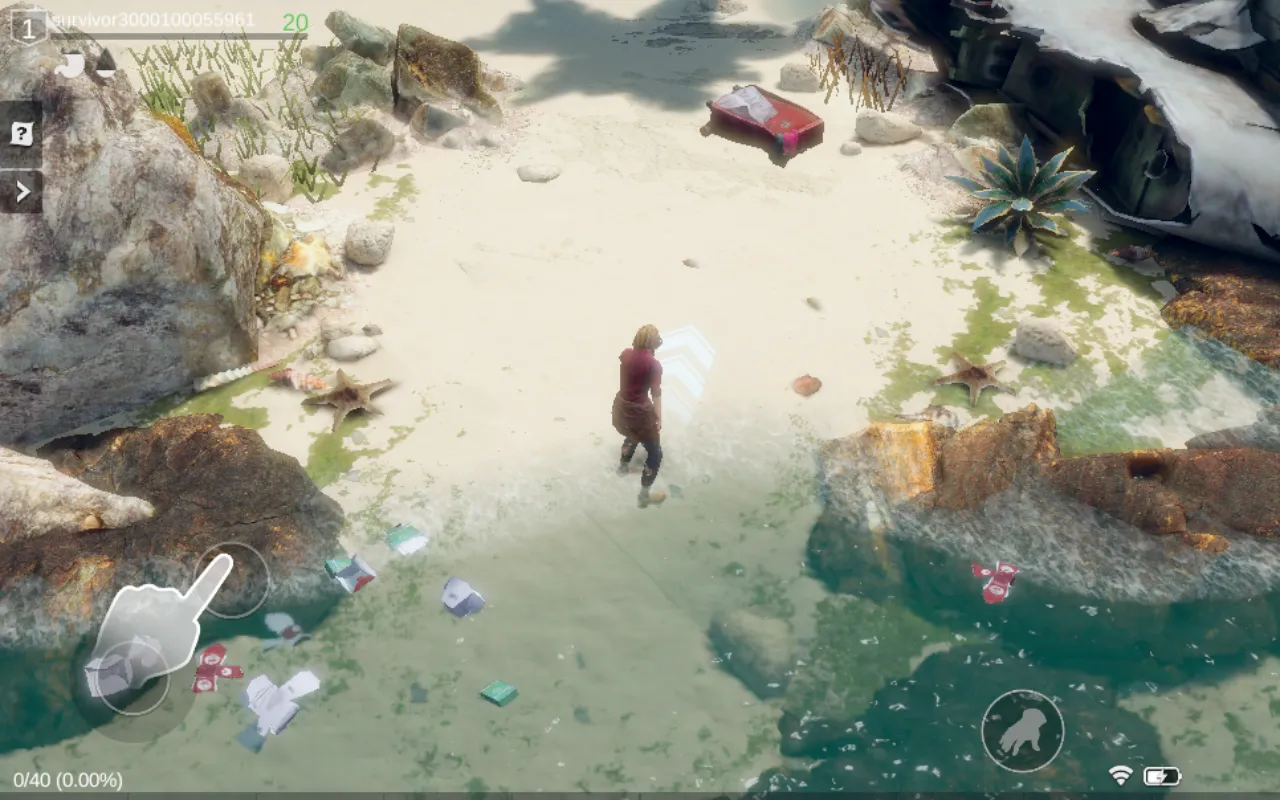Open the question mark help panel
This screenshot has height=800, width=1280.
tap(21, 134)
